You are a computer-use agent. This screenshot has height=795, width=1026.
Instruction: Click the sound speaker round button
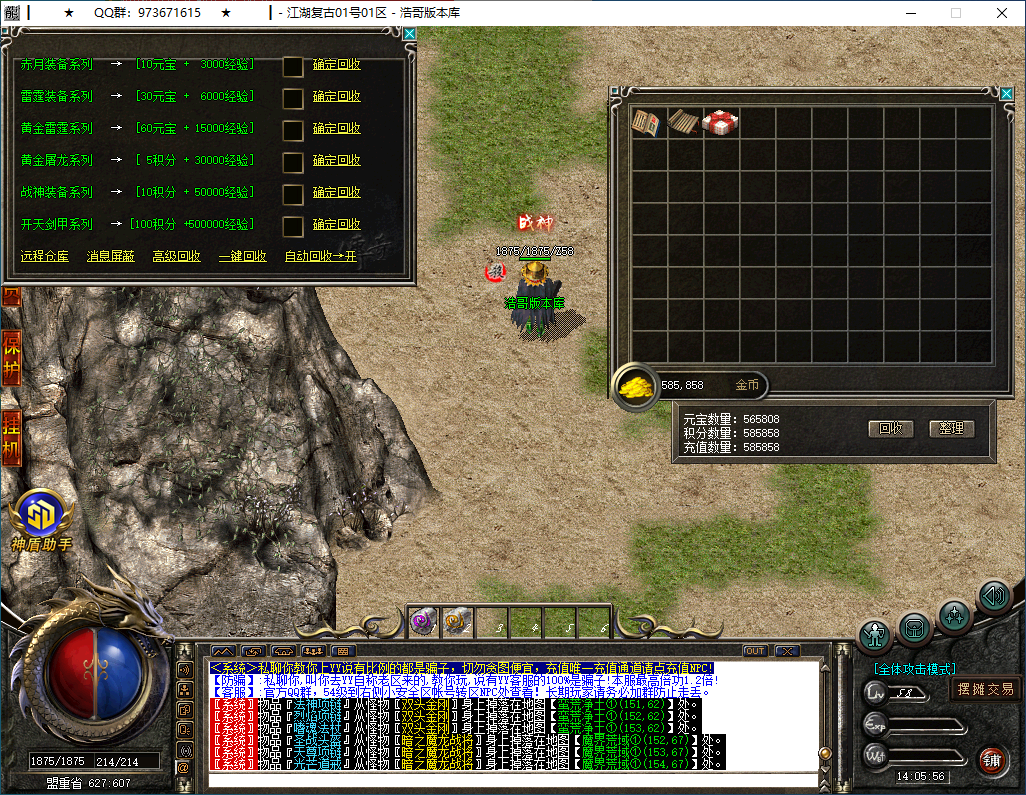(994, 597)
